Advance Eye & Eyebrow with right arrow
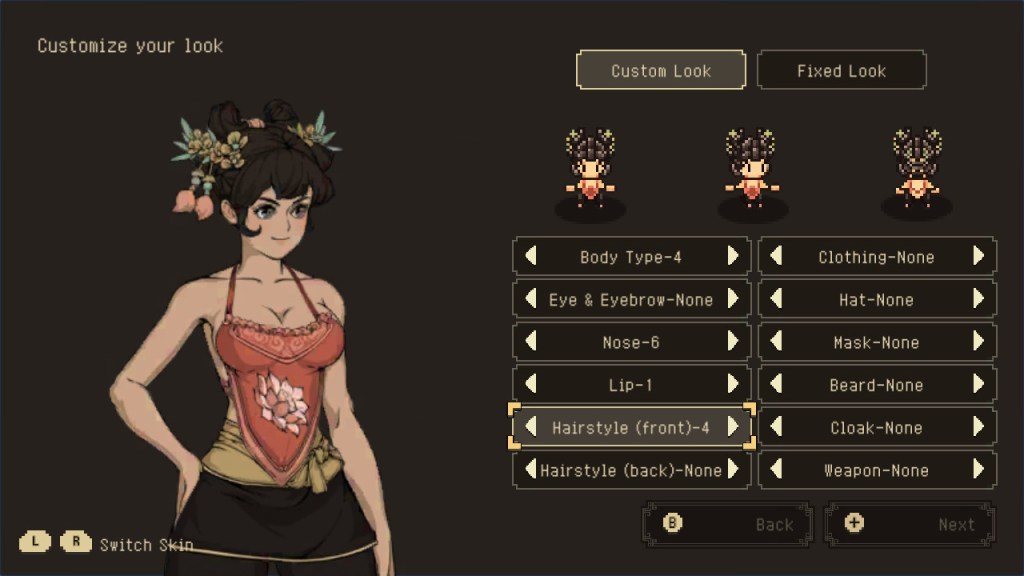 pos(733,299)
